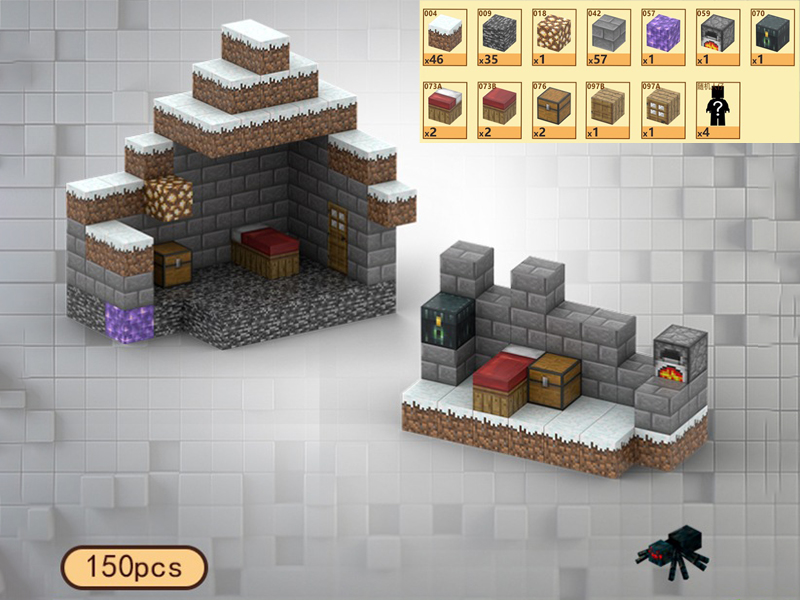Pick the red bed piece slot 073B
Viewport: 800px width, 600px height.
pos(498,108)
